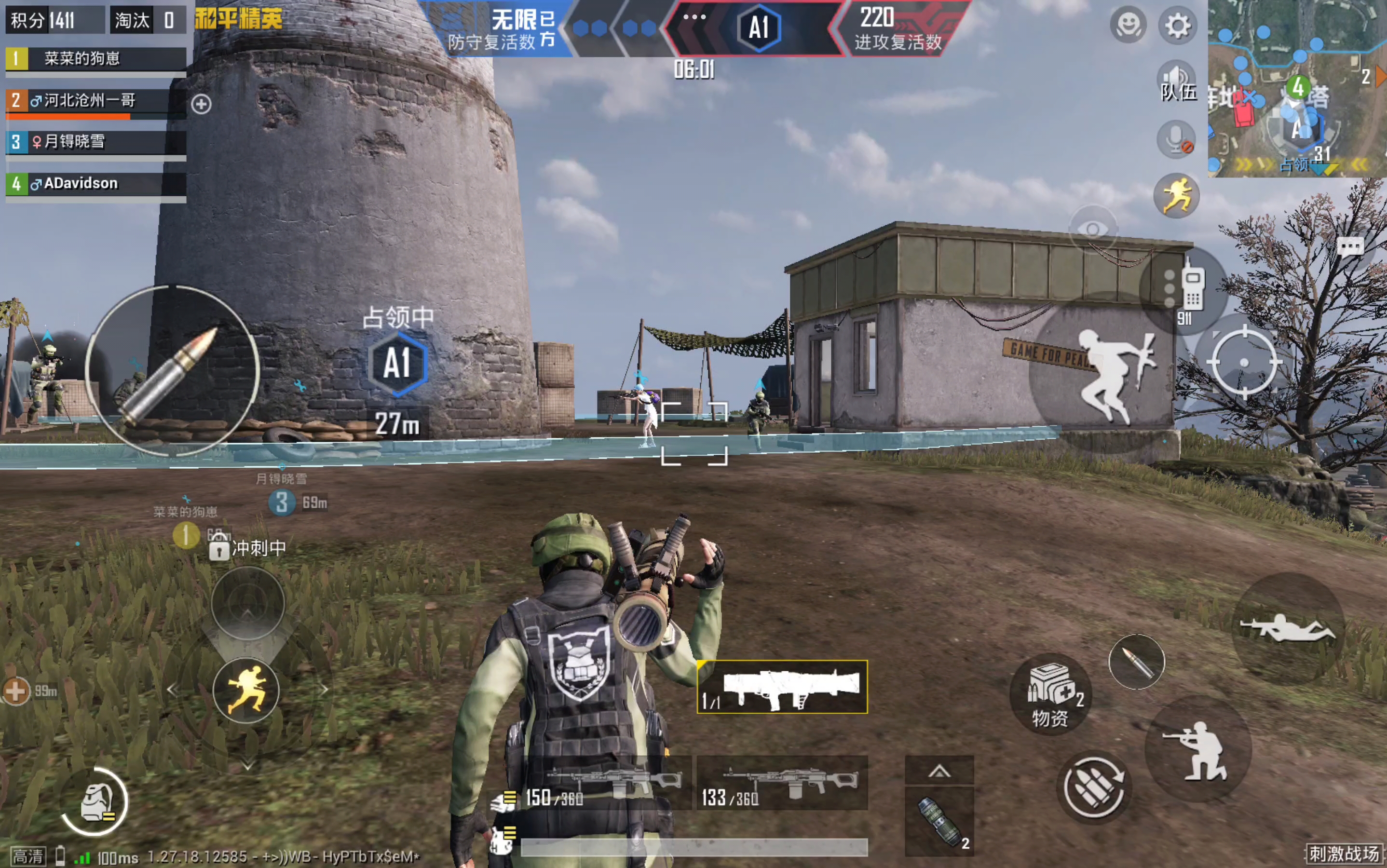Open the emoji emote button
The width and height of the screenshot is (1387, 868).
1128,25
